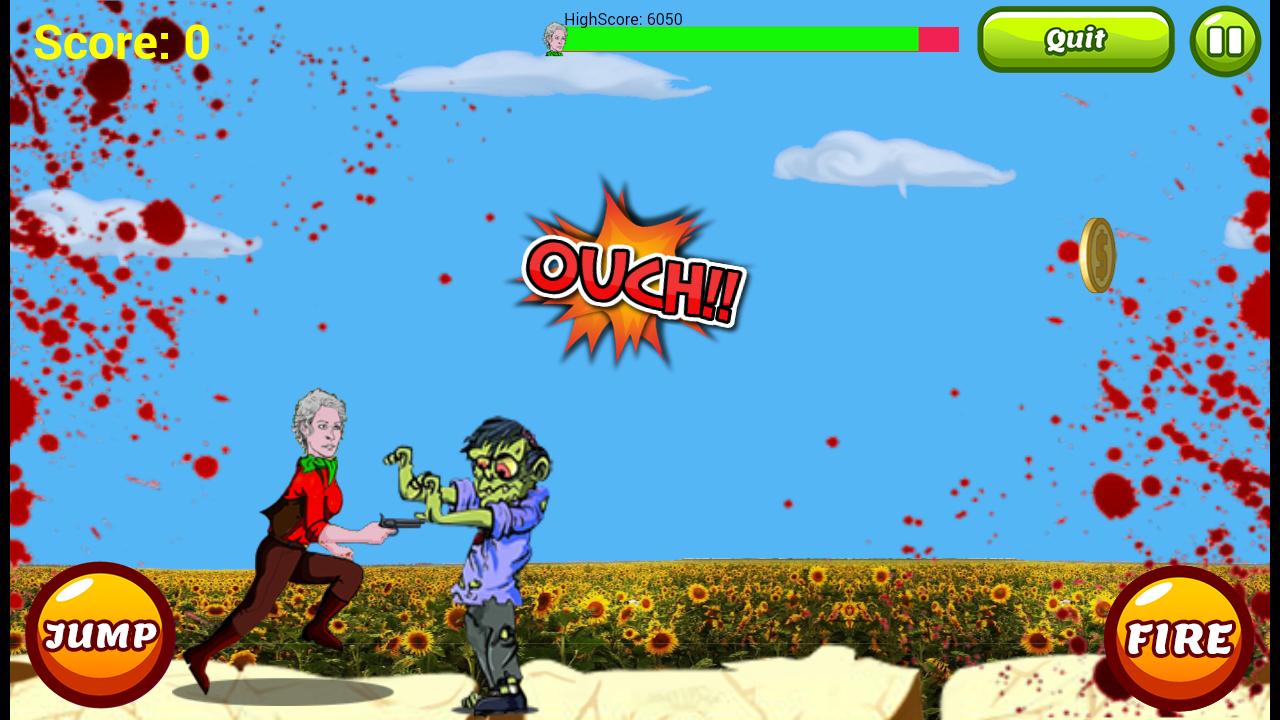
Task: Tap the sunflower field background
Action: click(800, 600)
